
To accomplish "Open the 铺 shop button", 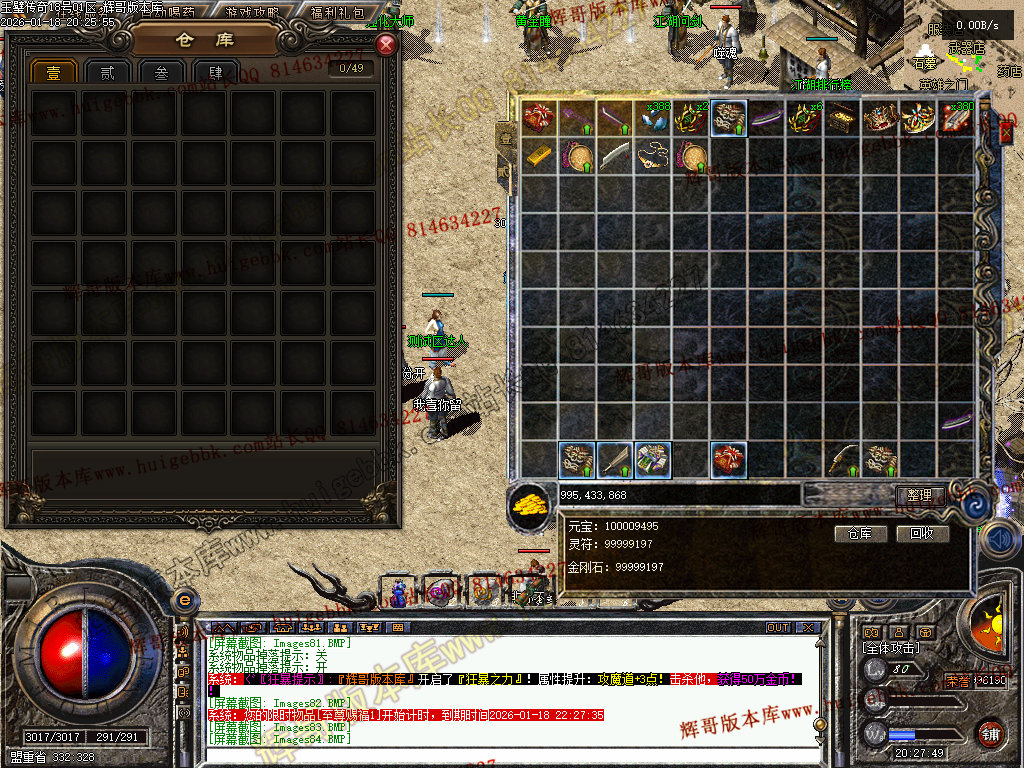I will click(990, 733).
